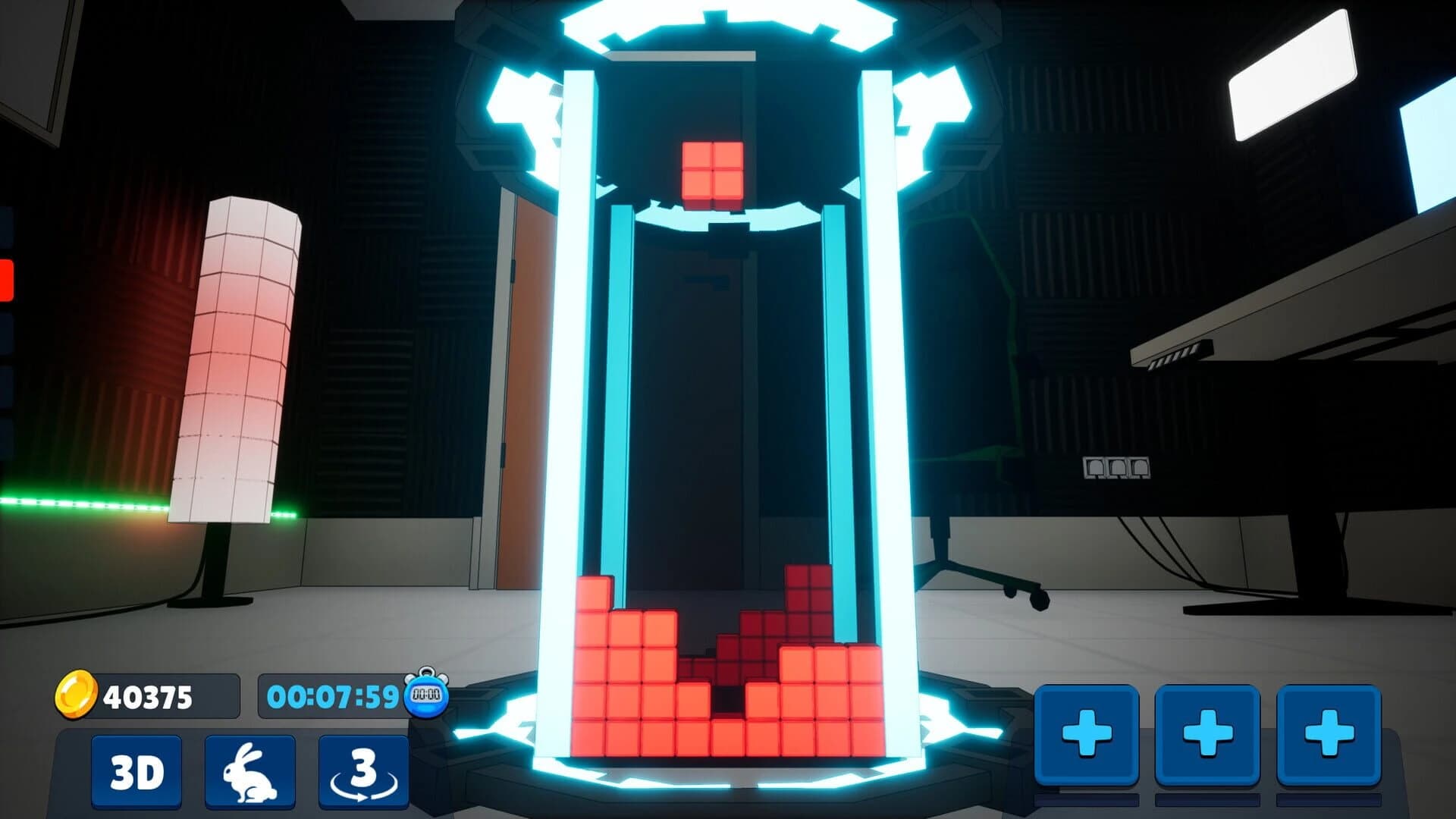Click the blue stopwatch icon next to the timer
The height and width of the screenshot is (819, 1456).
click(x=426, y=694)
